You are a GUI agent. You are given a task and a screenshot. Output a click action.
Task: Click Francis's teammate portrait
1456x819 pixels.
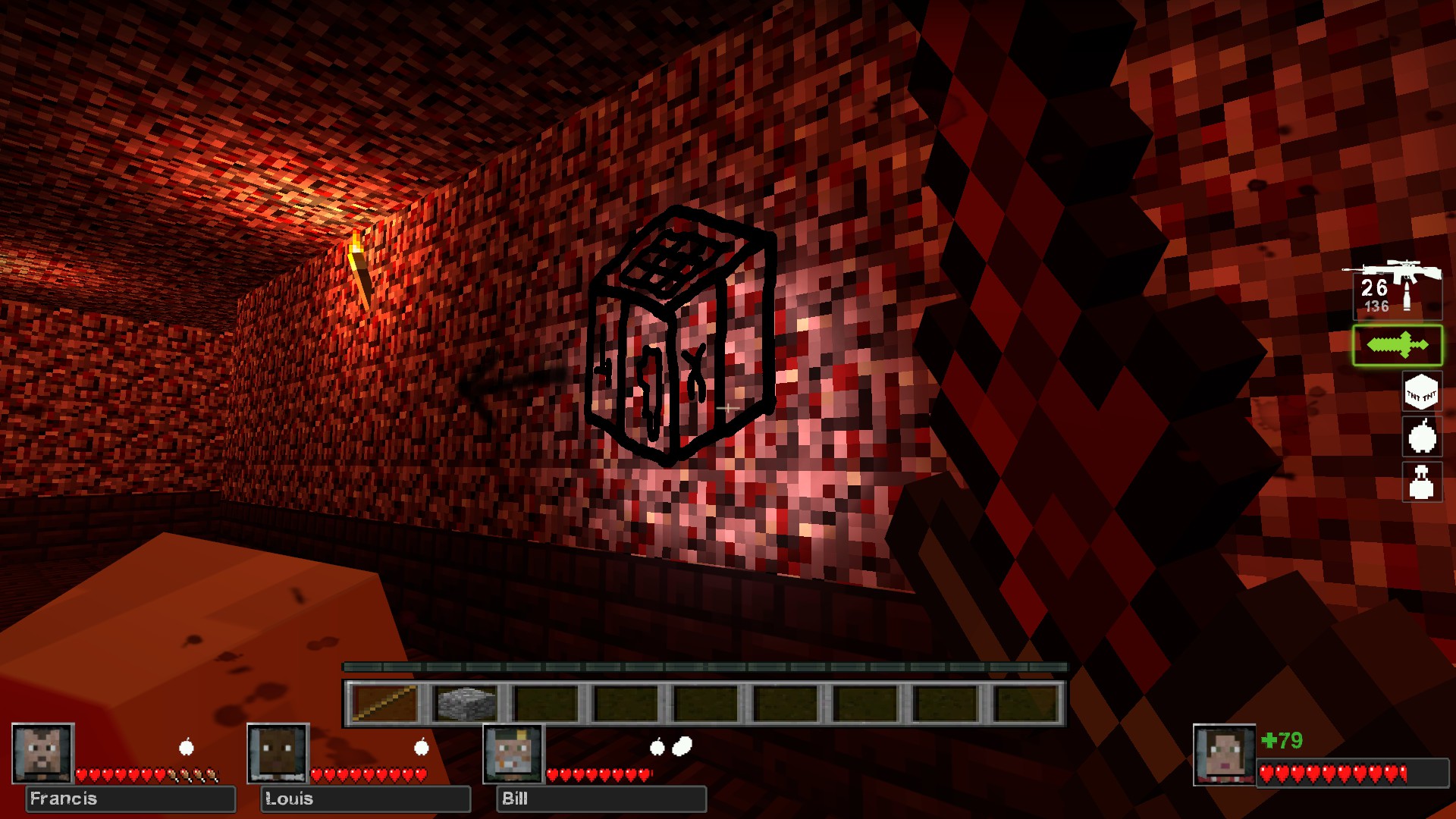click(x=43, y=753)
